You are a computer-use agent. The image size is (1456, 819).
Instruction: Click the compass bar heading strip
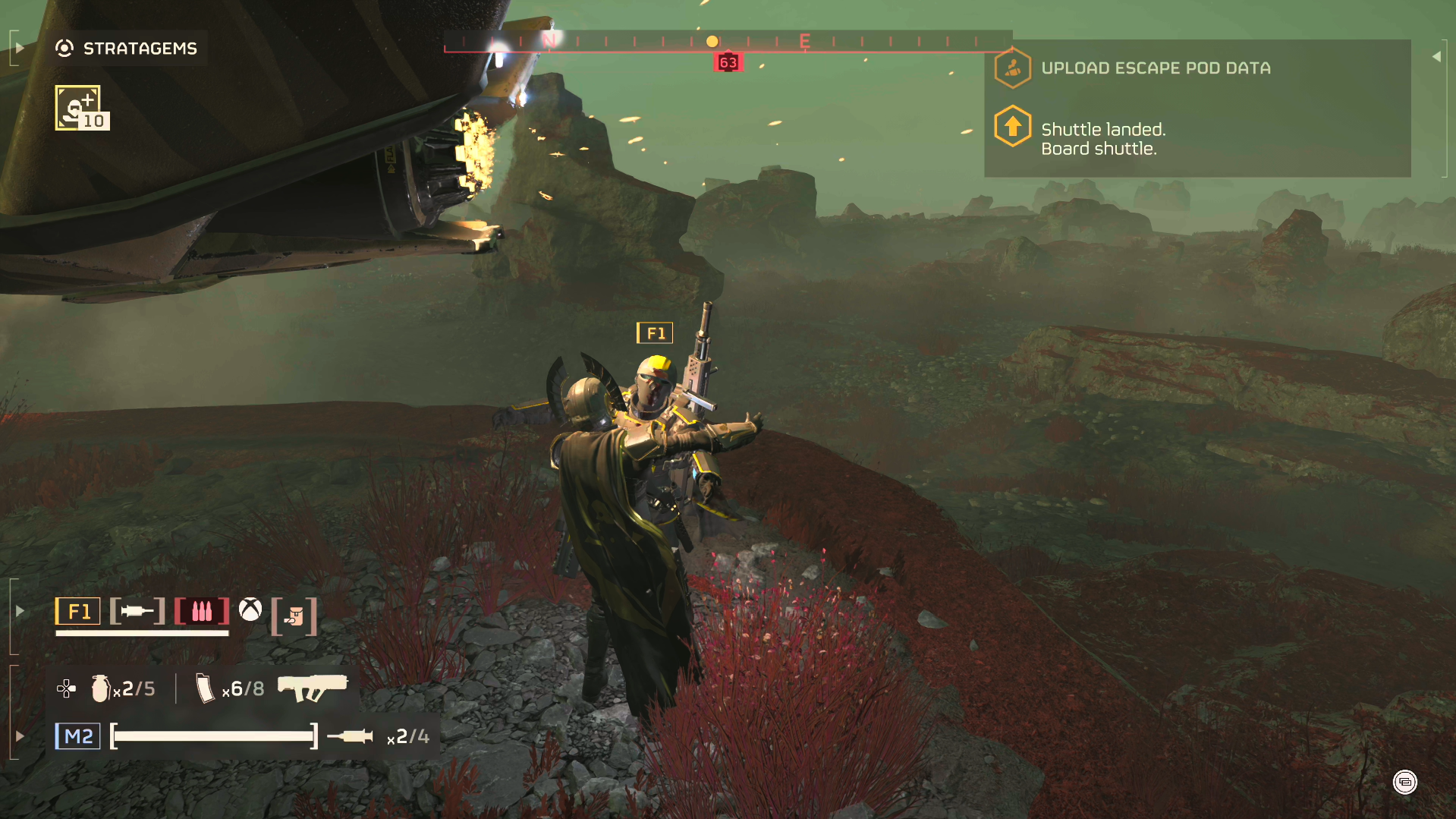coord(727,42)
